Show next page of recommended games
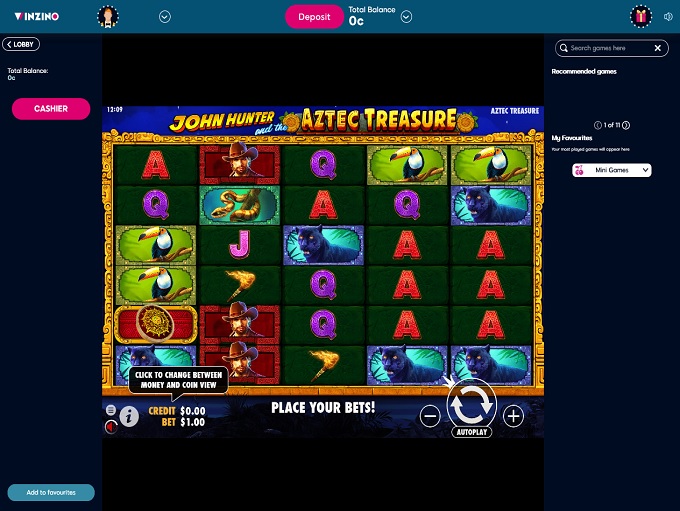Screen dimensions: 680x511 626,125
